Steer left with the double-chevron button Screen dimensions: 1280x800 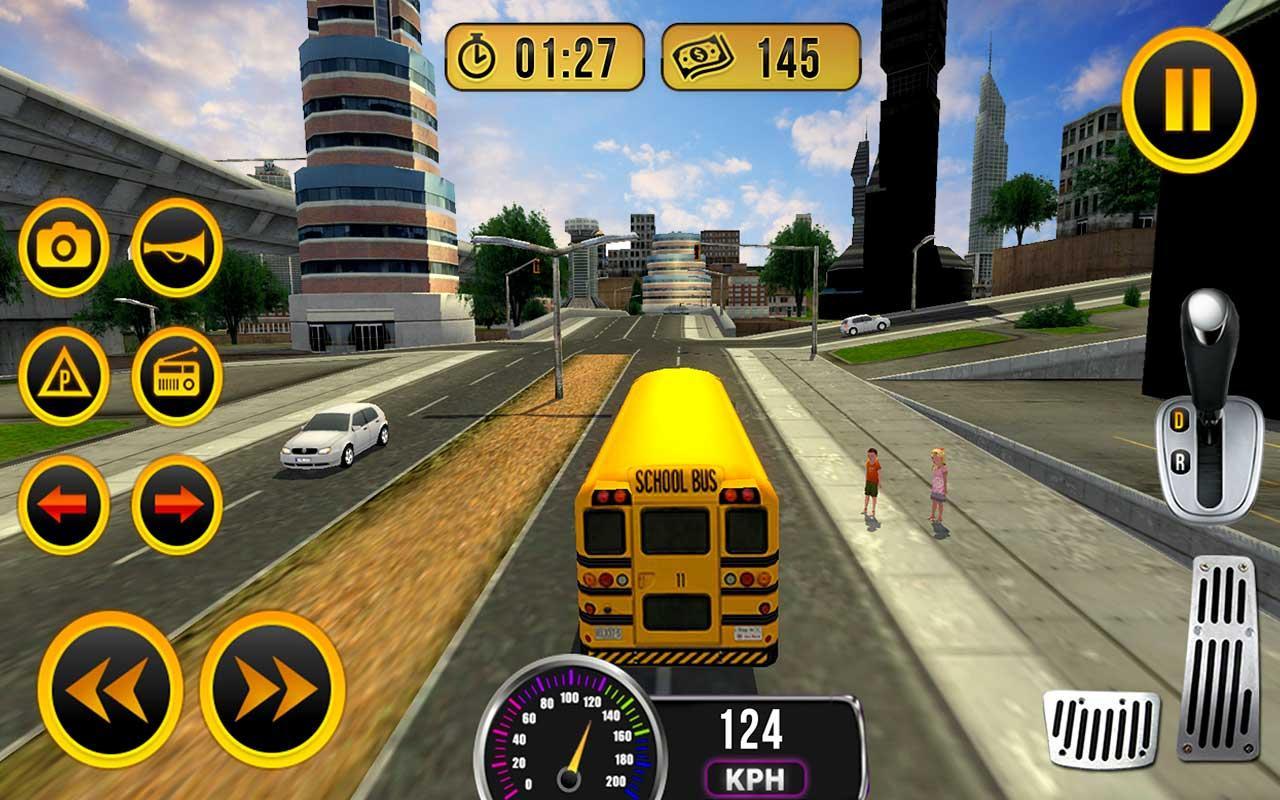[x=110, y=688]
